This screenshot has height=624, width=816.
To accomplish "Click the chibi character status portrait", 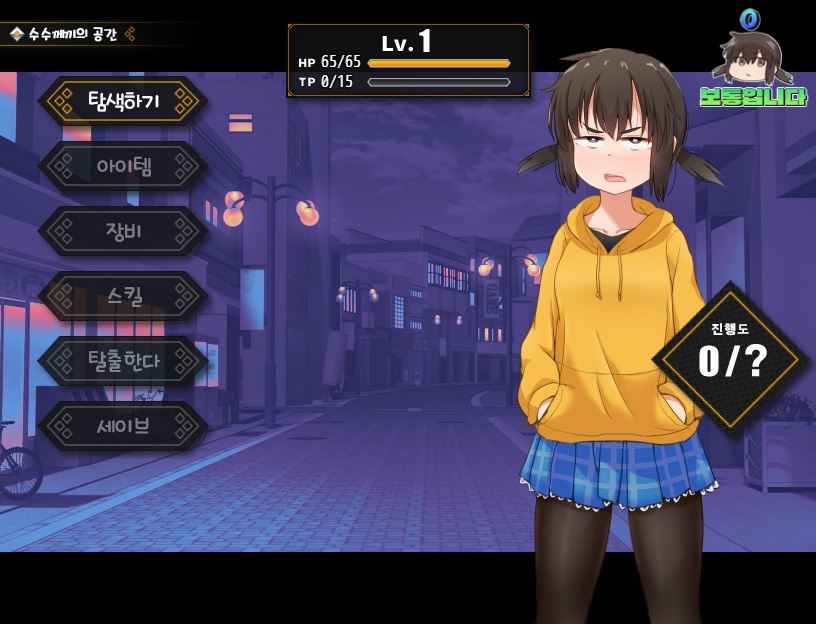I will coord(751,58).
